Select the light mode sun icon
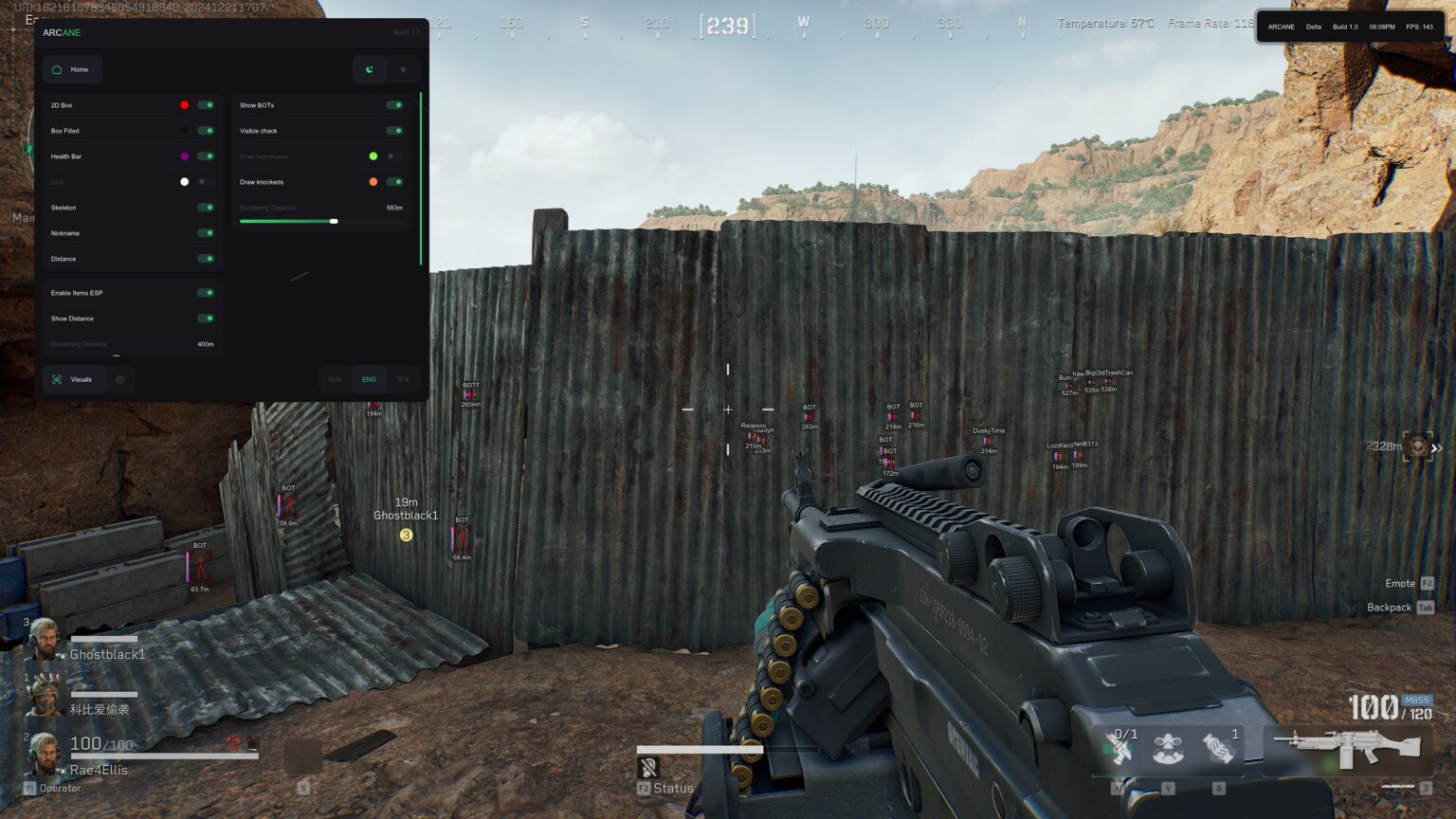Image resolution: width=1456 pixels, height=819 pixels. tap(404, 69)
